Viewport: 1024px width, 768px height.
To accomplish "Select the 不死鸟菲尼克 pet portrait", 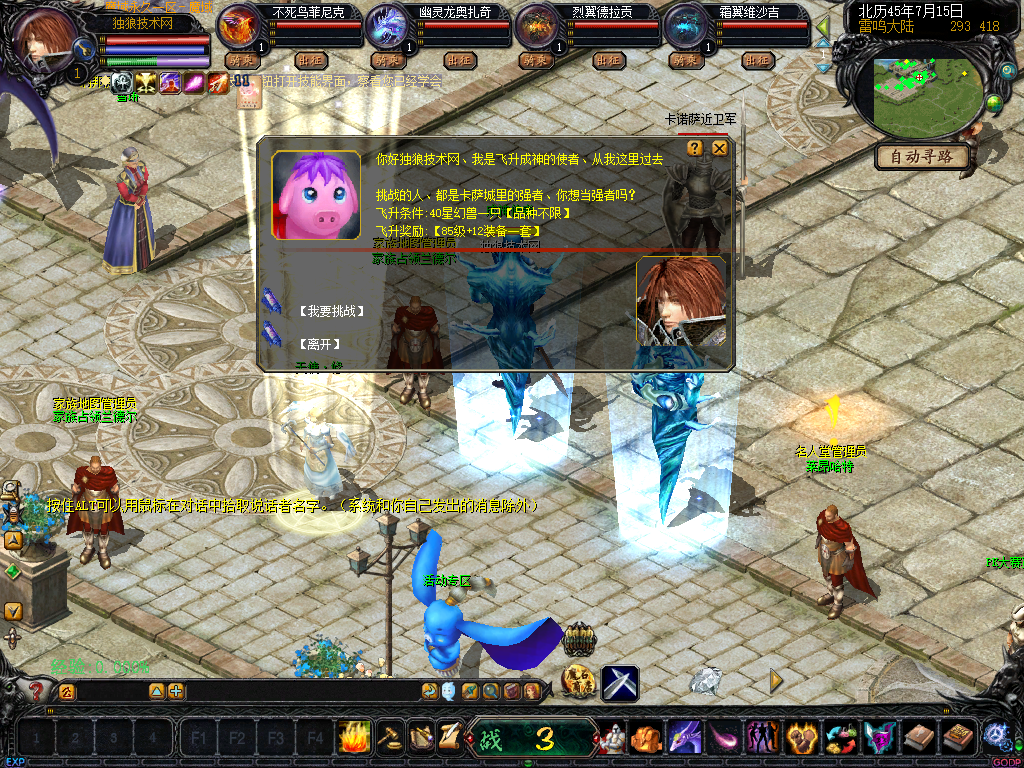I will (240, 27).
